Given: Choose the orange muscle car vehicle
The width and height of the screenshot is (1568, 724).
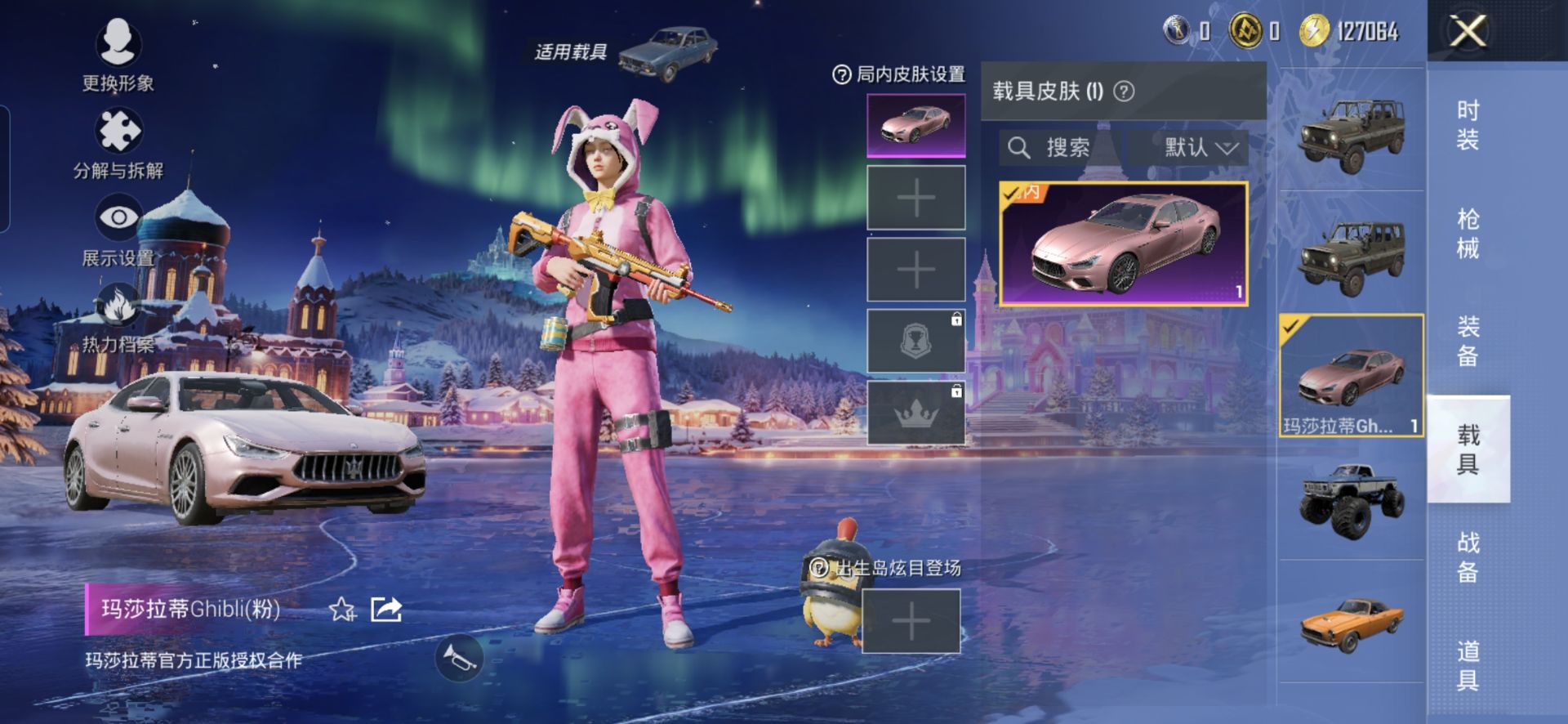Looking at the screenshot, I should (1352, 623).
